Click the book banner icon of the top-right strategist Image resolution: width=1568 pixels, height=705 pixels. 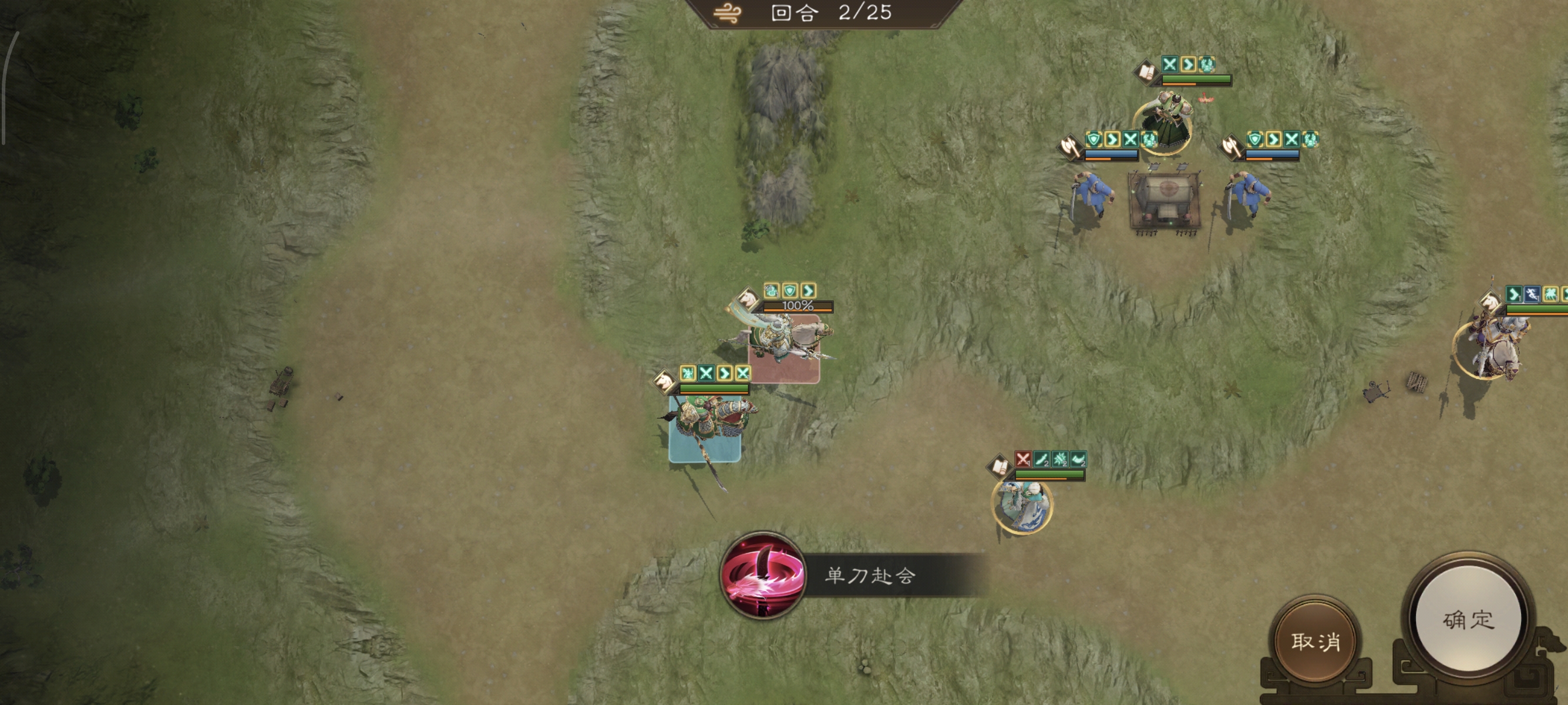pos(1146,72)
